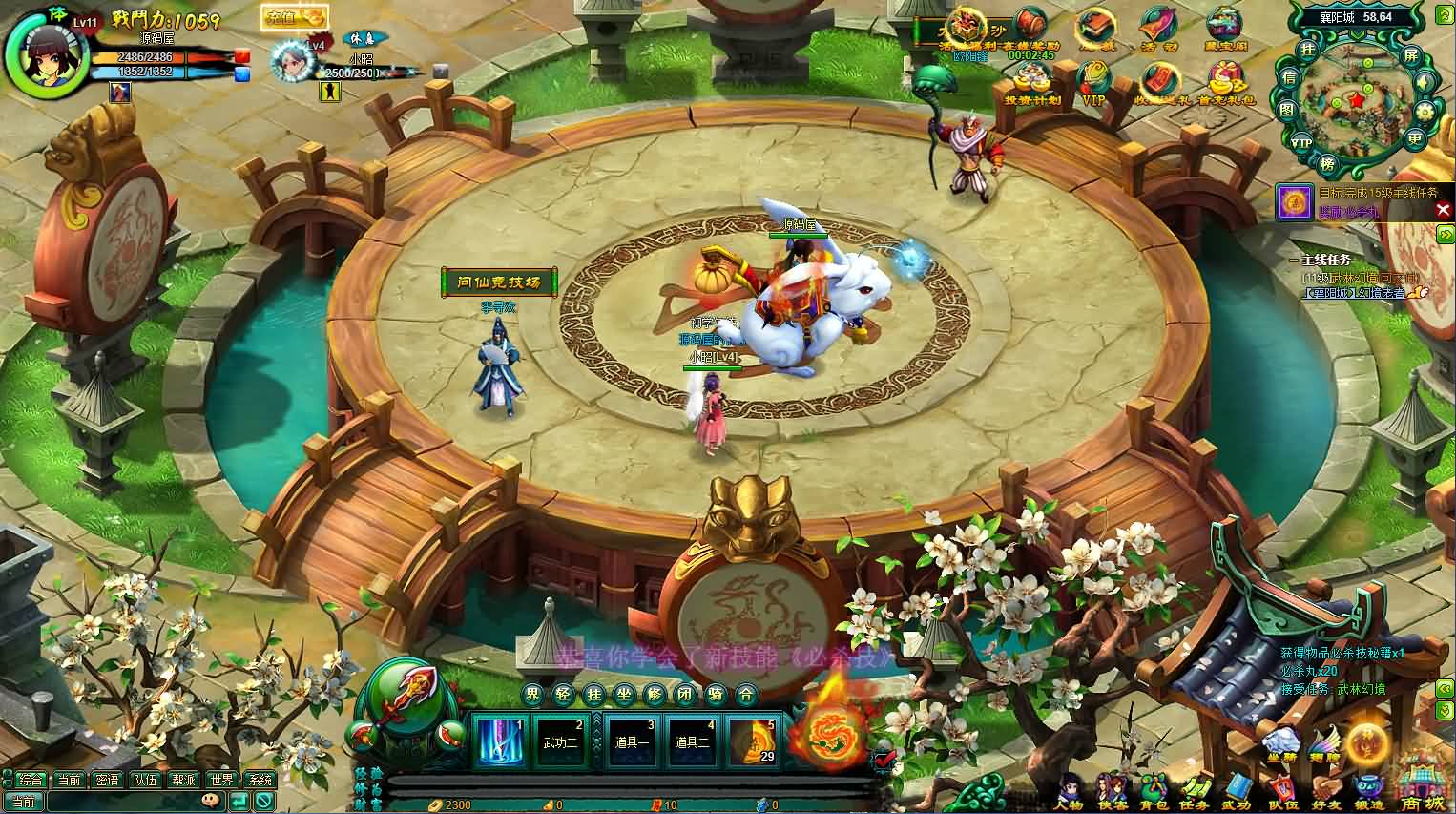Collapse the minimap with its down chevron
Screen dimensions: 1456x814
coord(1356,34)
